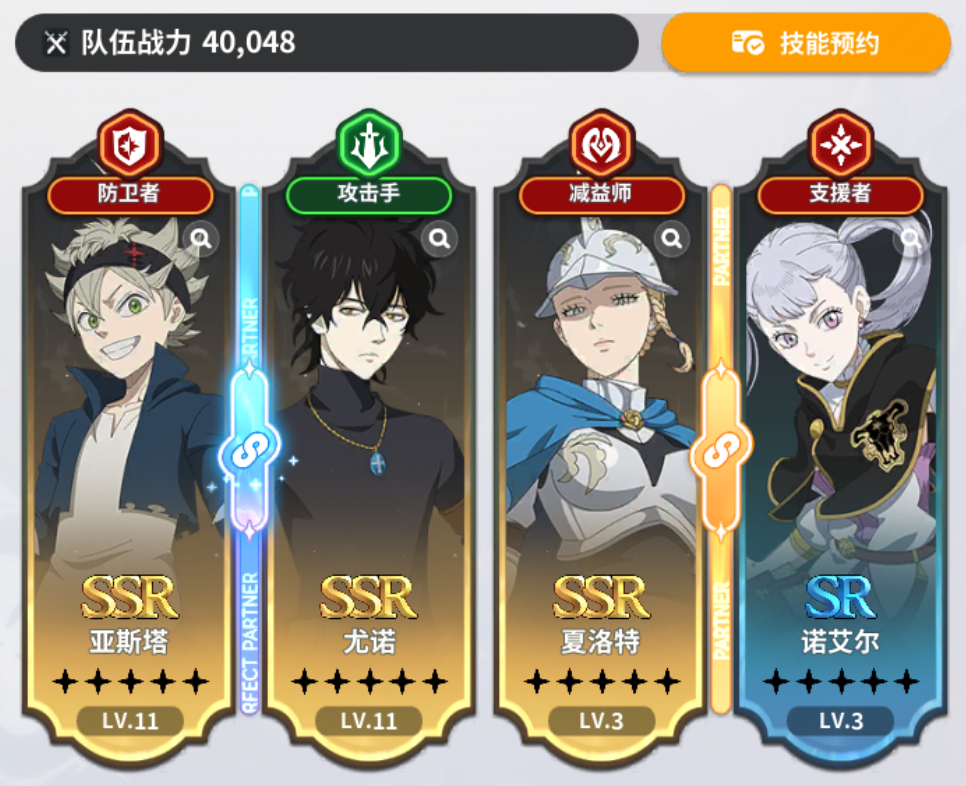
Task: Pick the 诺艾尔 SR character card
Action: [x=840, y=450]
